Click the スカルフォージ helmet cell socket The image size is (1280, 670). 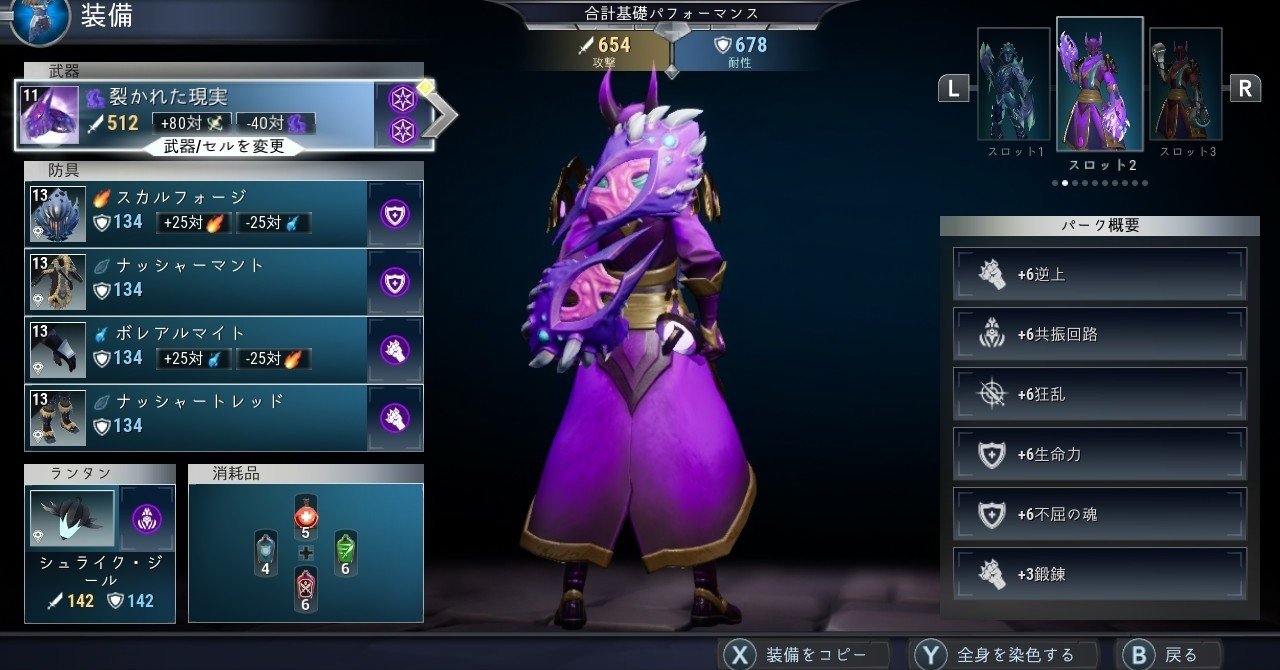click(x=395, y=214)
